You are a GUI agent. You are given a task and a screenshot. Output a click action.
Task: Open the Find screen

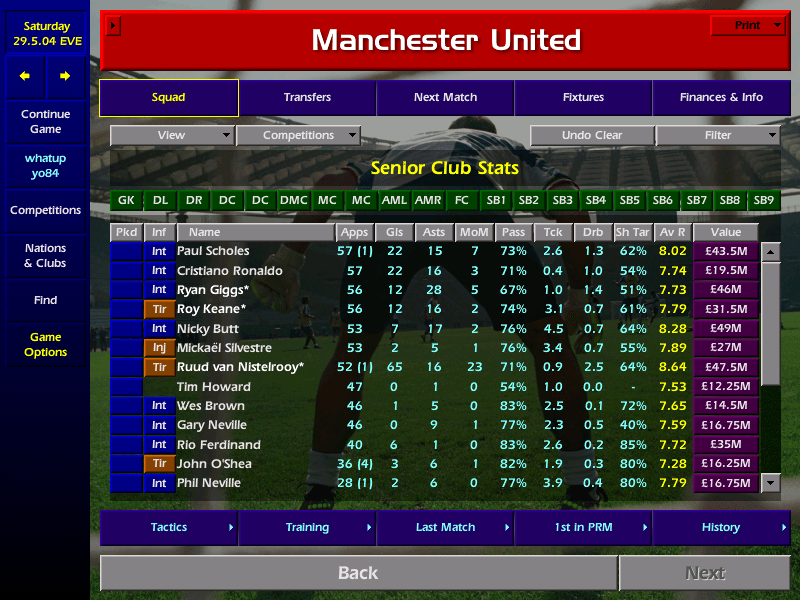pyautogui.click(x=45, y=300)
